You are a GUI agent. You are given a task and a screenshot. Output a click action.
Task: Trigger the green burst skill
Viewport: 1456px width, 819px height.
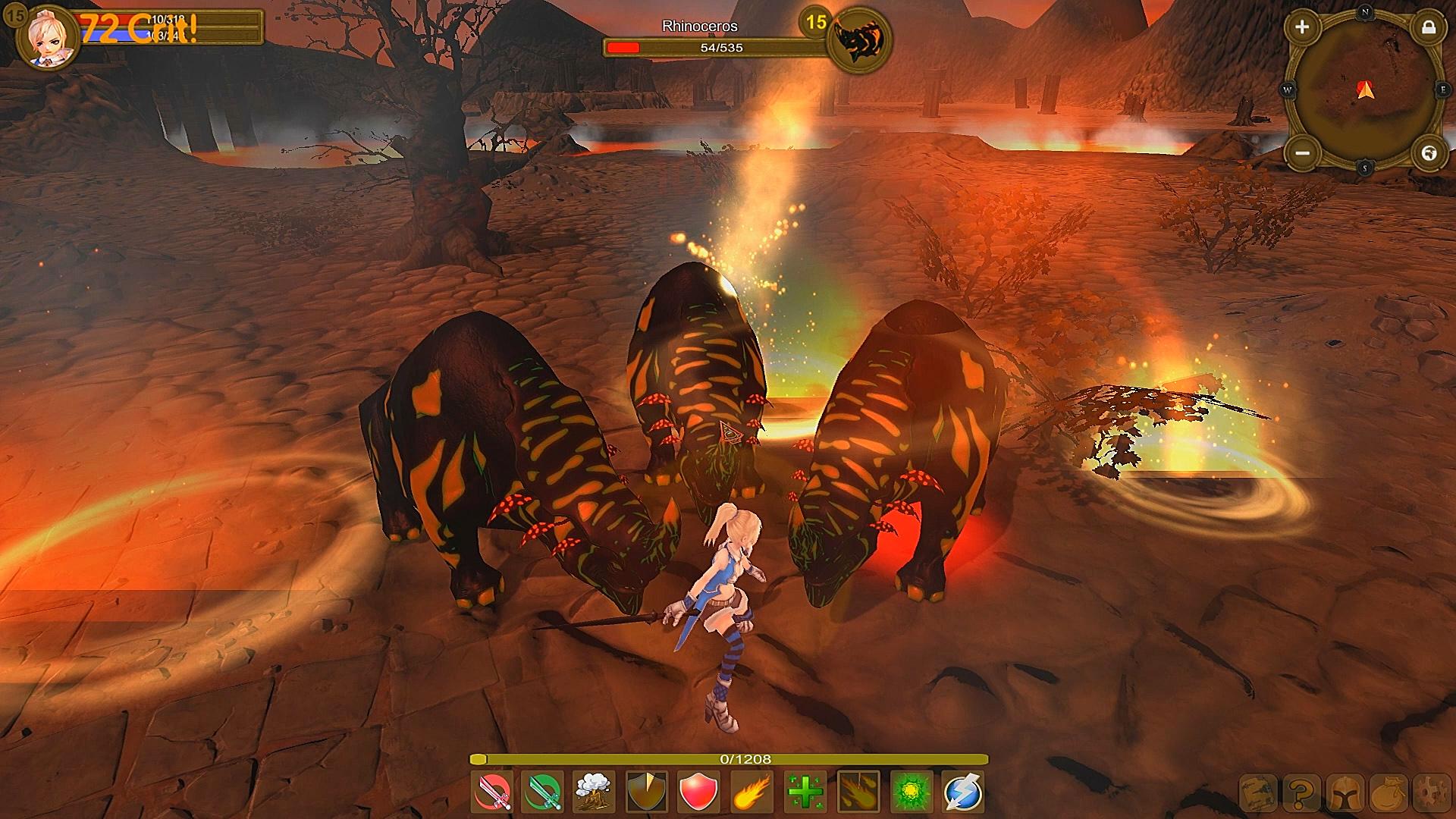(x=910, y=792)
